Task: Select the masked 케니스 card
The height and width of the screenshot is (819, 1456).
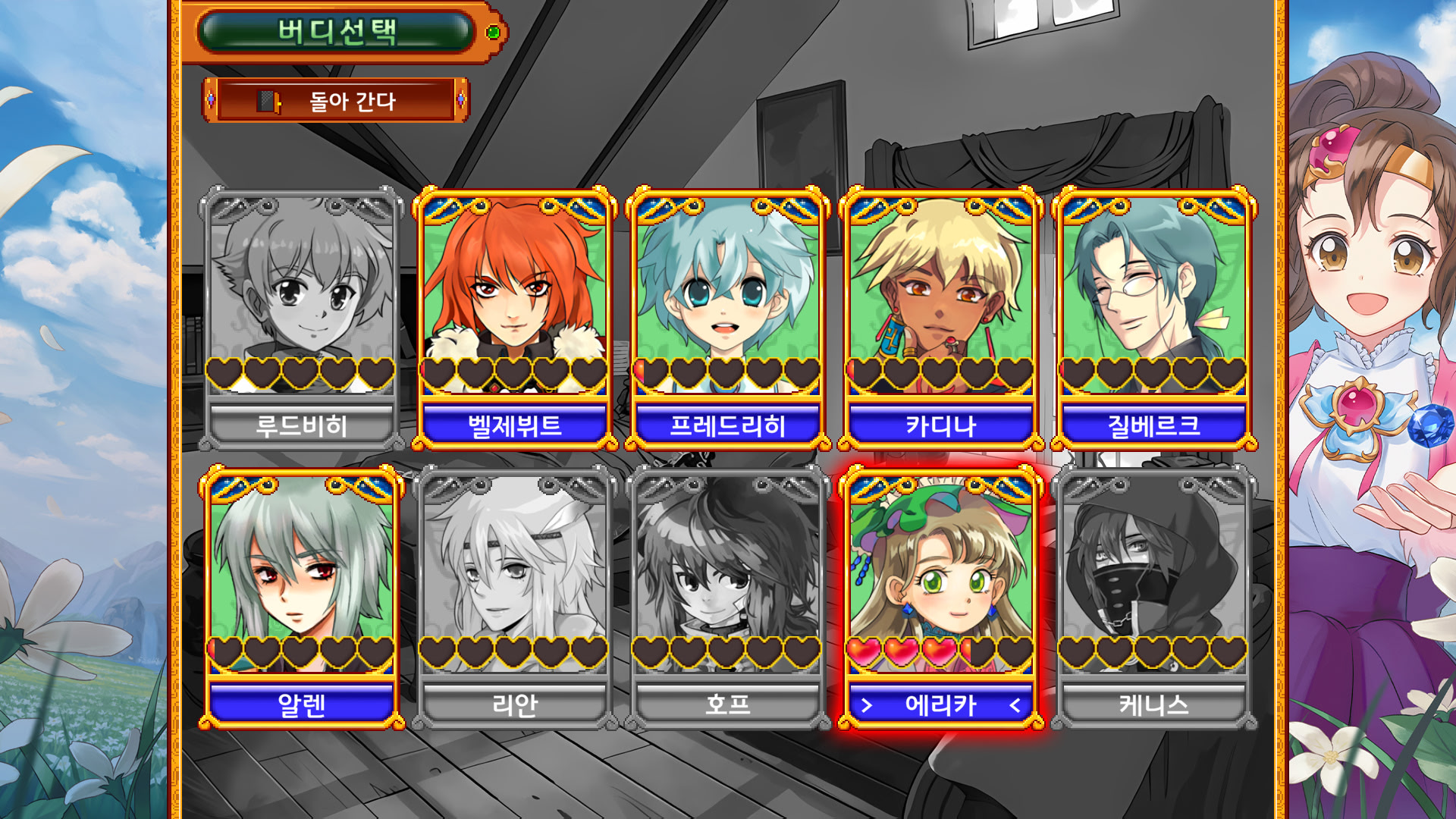Action: click(1153, 598)
